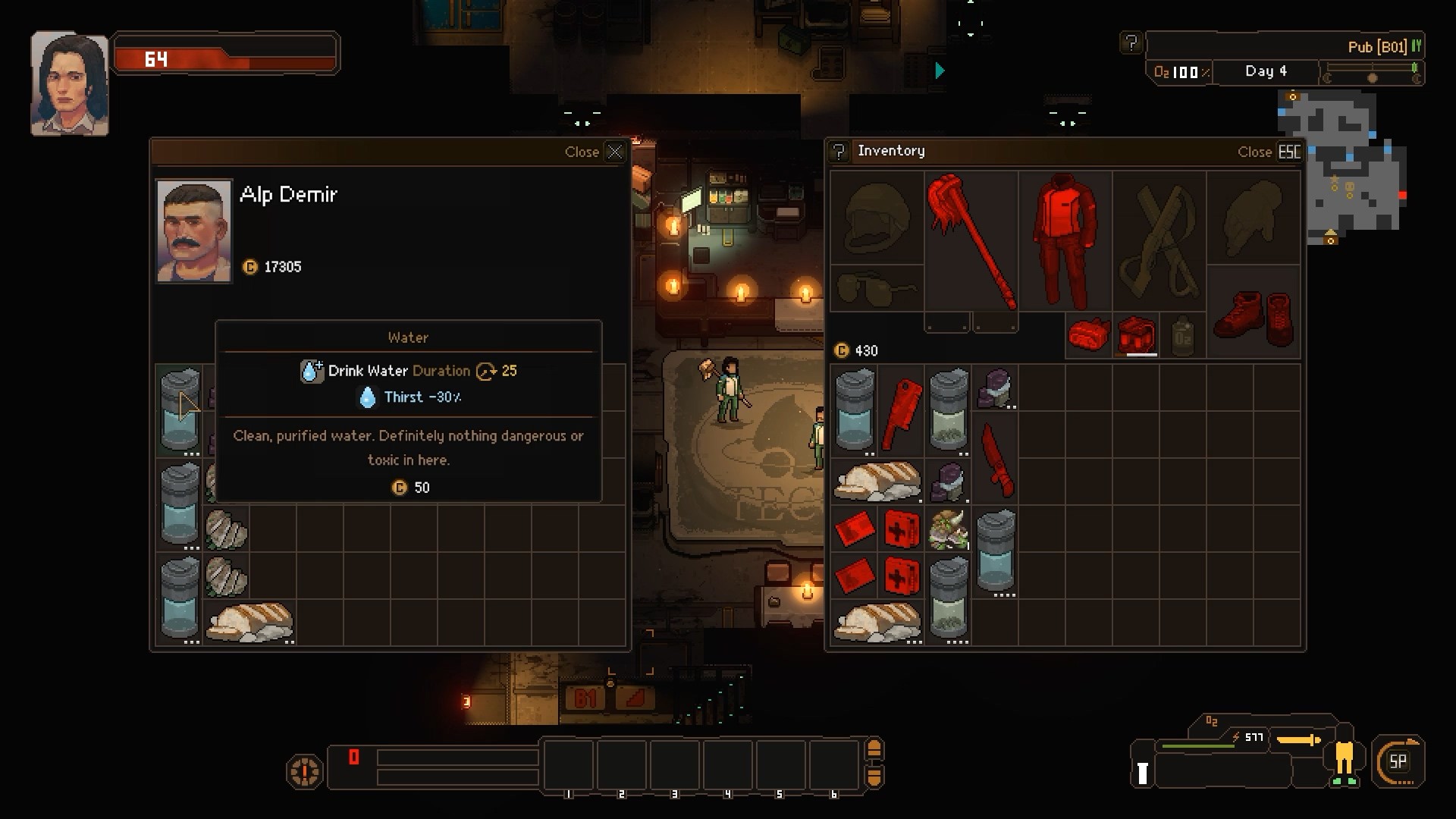Click the oxygen canister slot icon
The height and width of the screenshot is (819, 1456).
tap(1183, 336)
